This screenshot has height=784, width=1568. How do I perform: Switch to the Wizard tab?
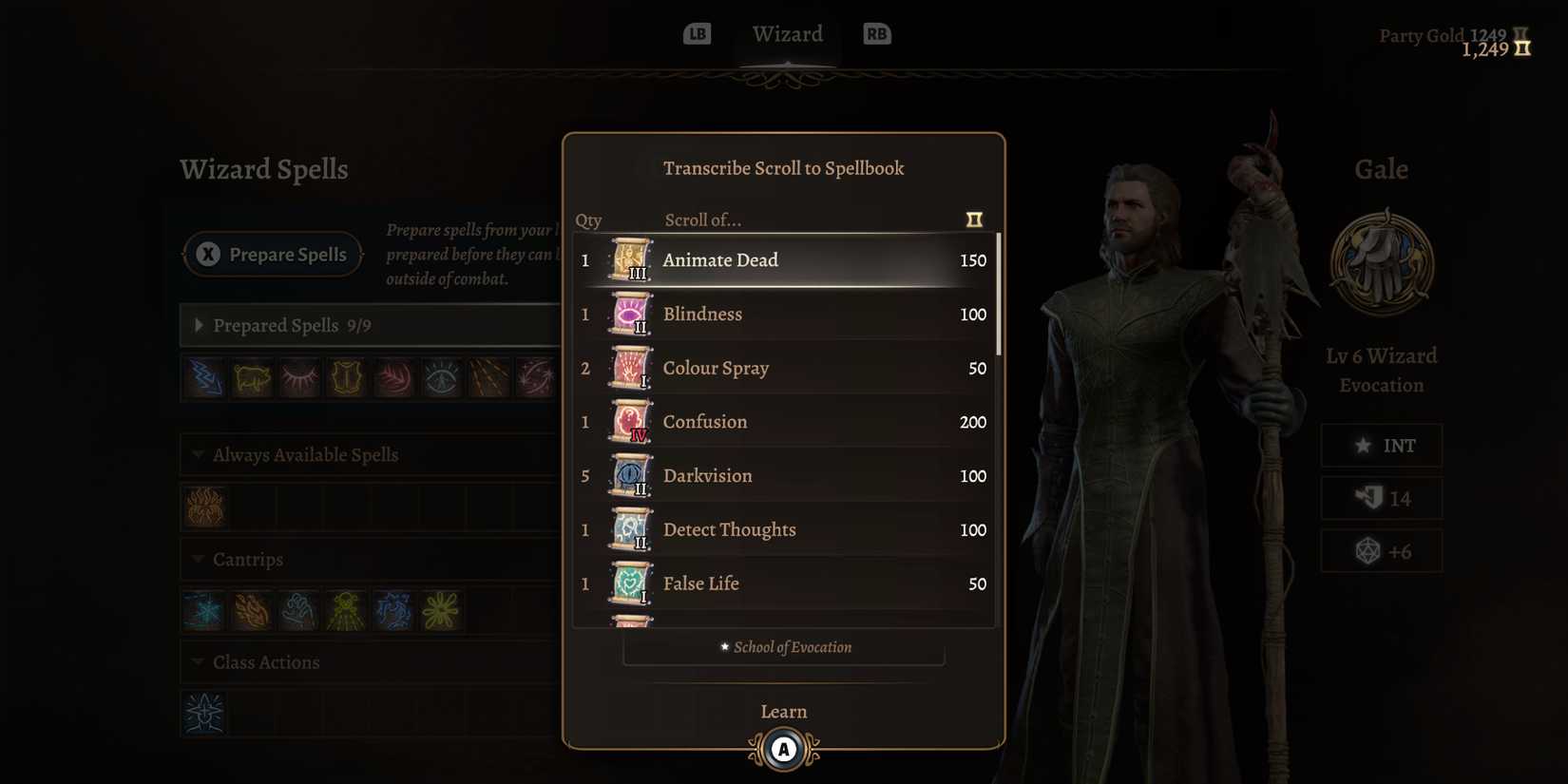tap(787, 34)
